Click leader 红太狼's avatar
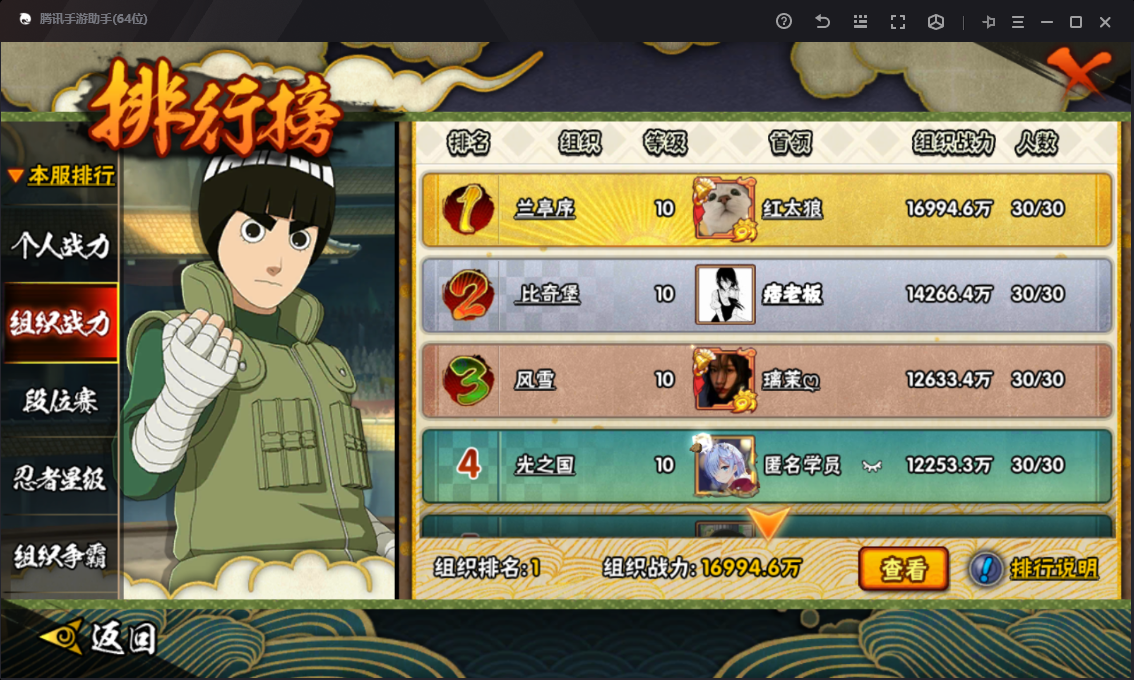This screenshot has height=680, width=1134. click(x=725, y=208)
